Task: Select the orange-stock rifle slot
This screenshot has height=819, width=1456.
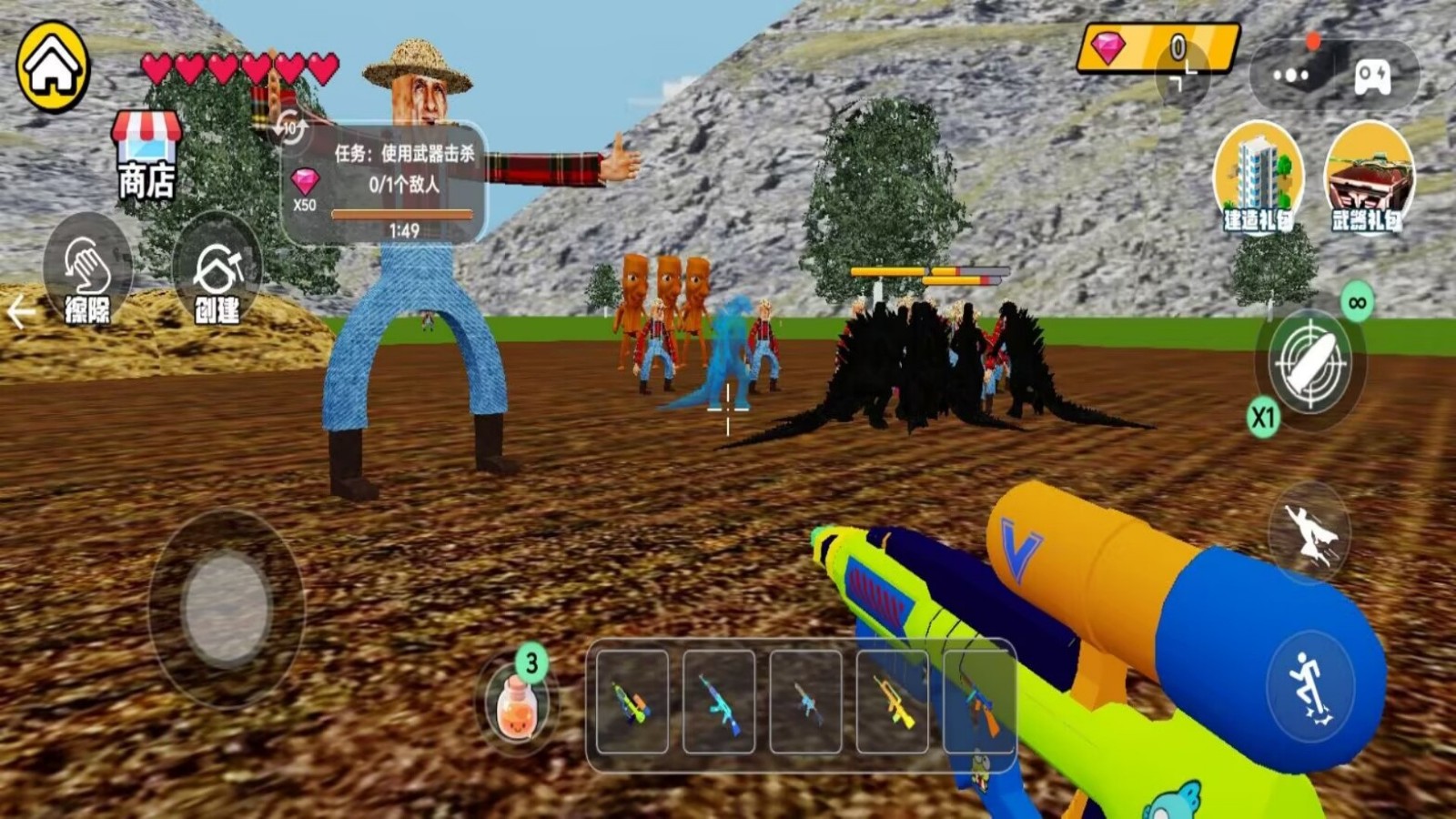Action: pyautogui.click(x=979, y=702)
